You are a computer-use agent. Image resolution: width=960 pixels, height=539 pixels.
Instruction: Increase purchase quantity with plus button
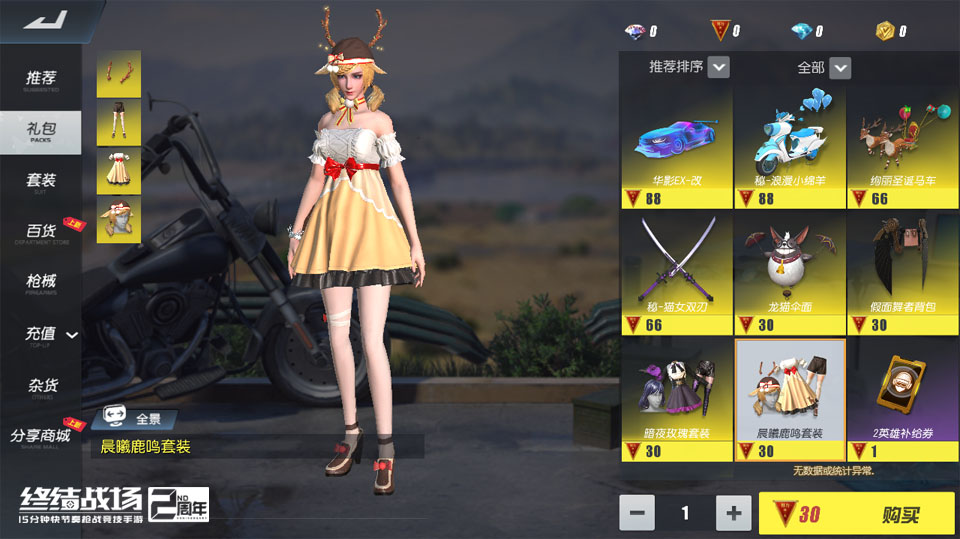coord(733,513)
